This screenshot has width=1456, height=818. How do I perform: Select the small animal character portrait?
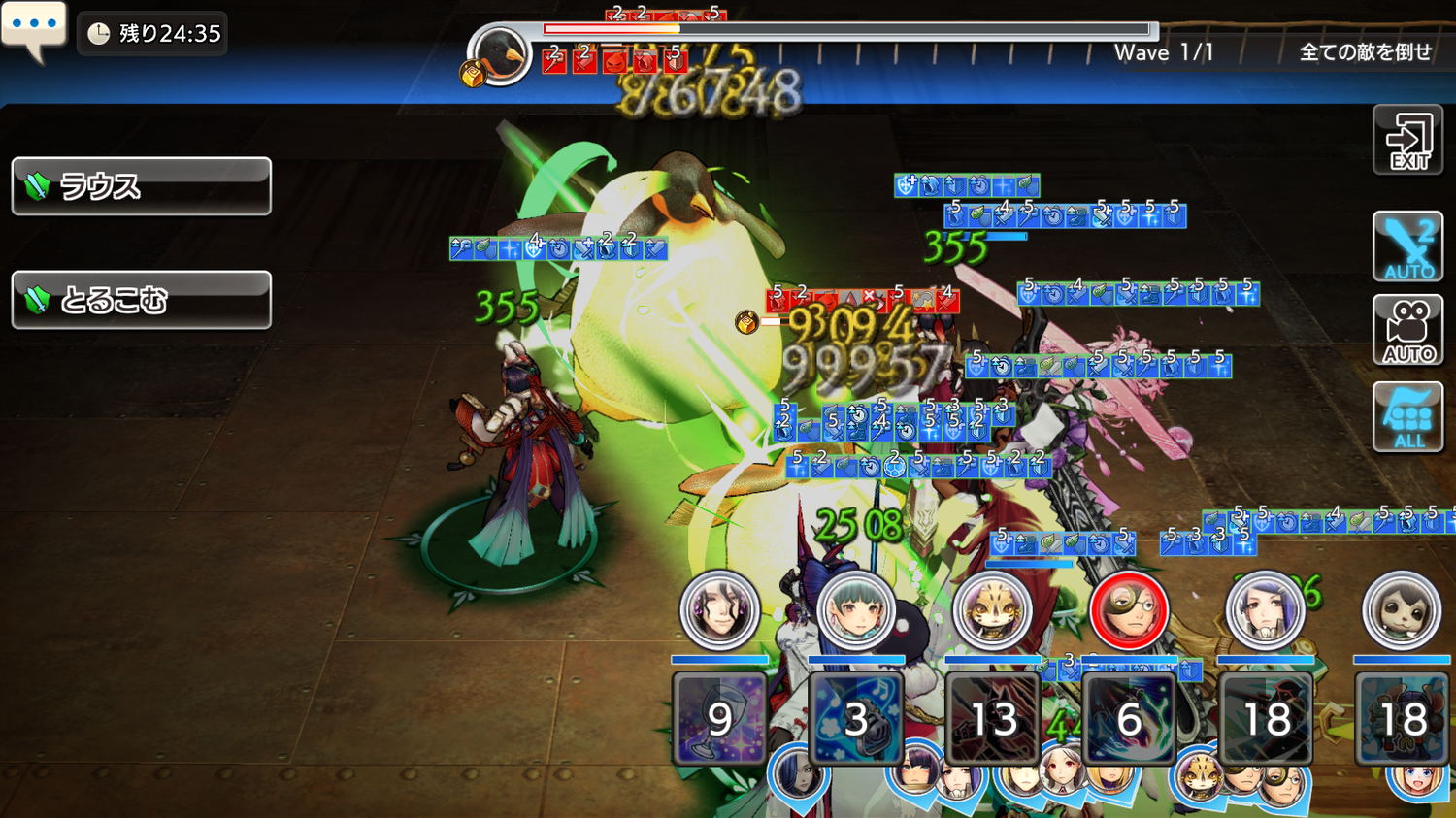[1402, 610]
